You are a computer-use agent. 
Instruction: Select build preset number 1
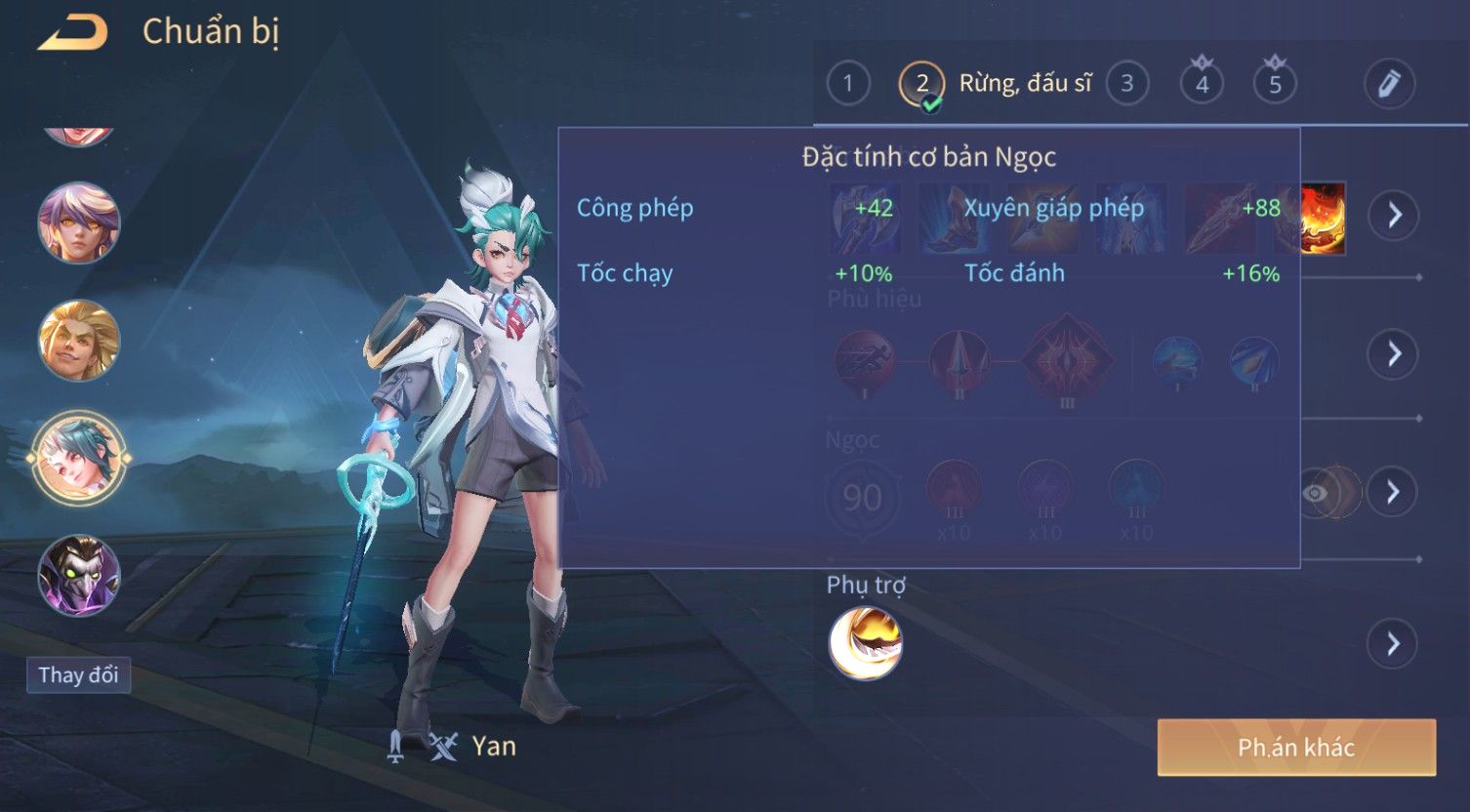tap(847, 84)
